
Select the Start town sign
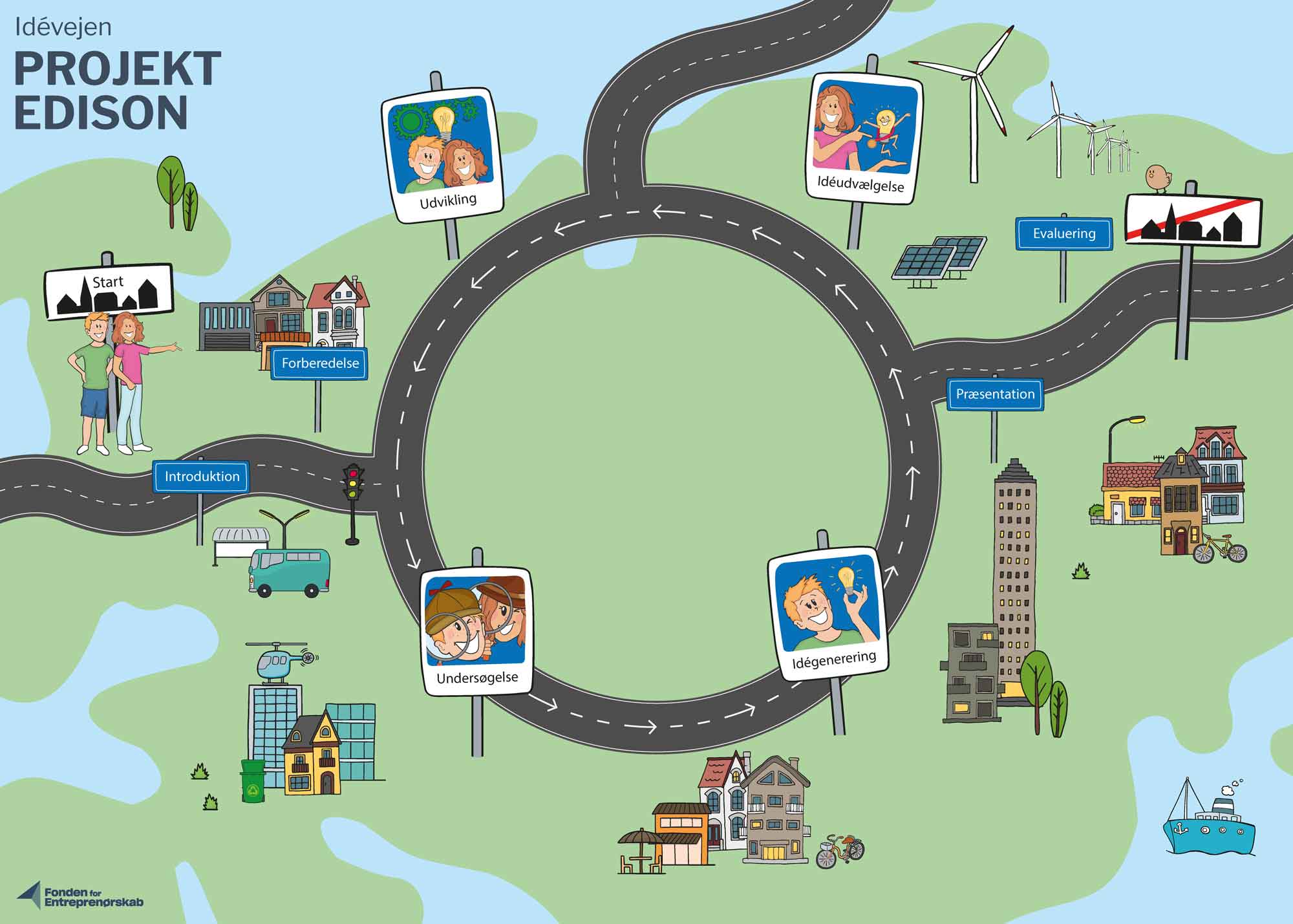tap(109, 291)
